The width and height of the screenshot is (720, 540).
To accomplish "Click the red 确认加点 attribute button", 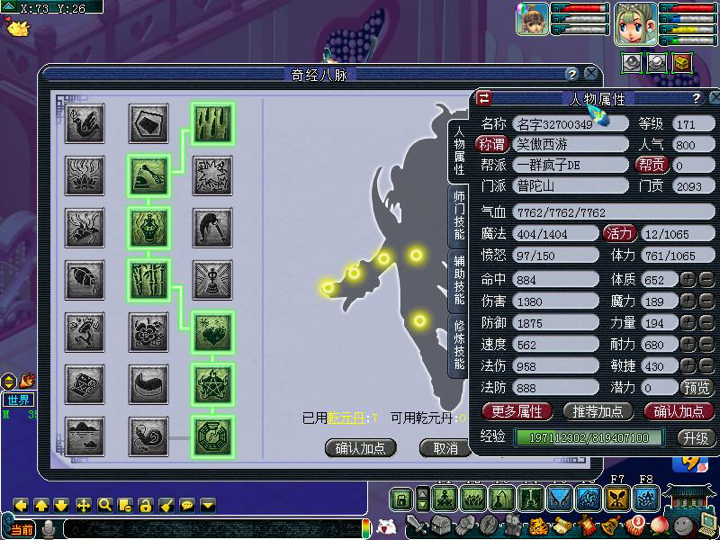I will (679, 411).
